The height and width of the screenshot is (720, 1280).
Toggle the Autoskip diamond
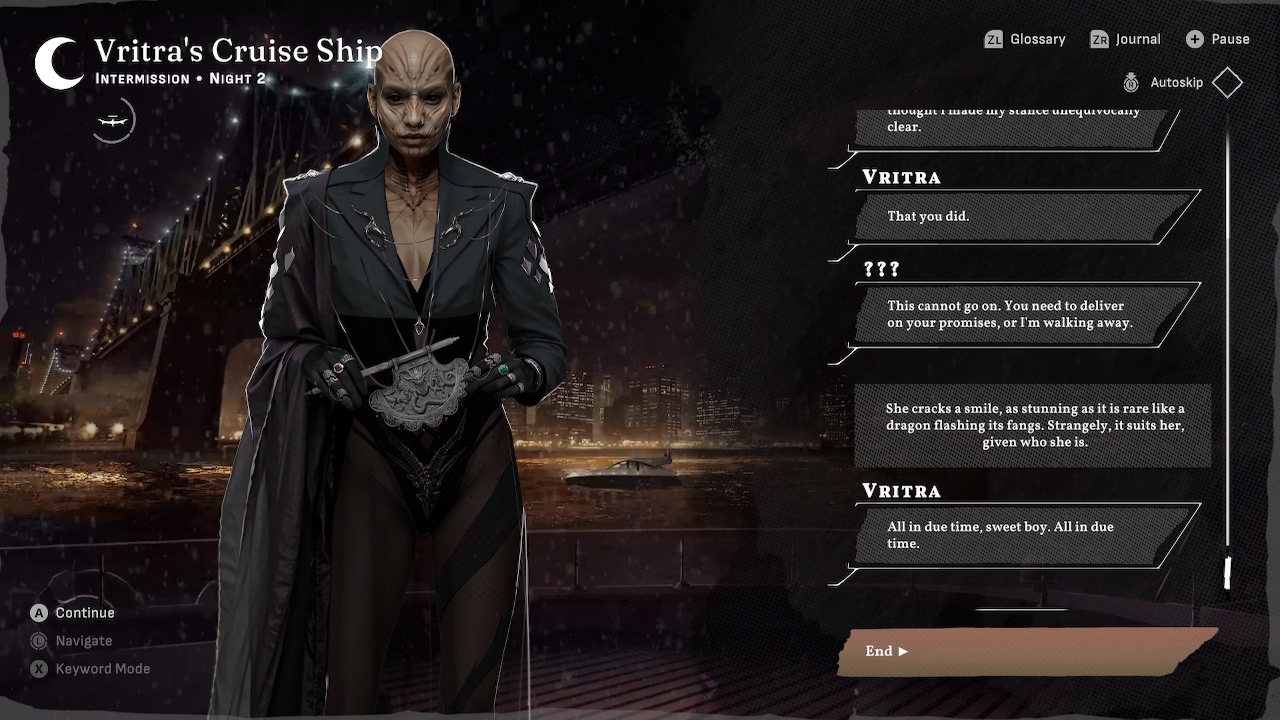1227,83
